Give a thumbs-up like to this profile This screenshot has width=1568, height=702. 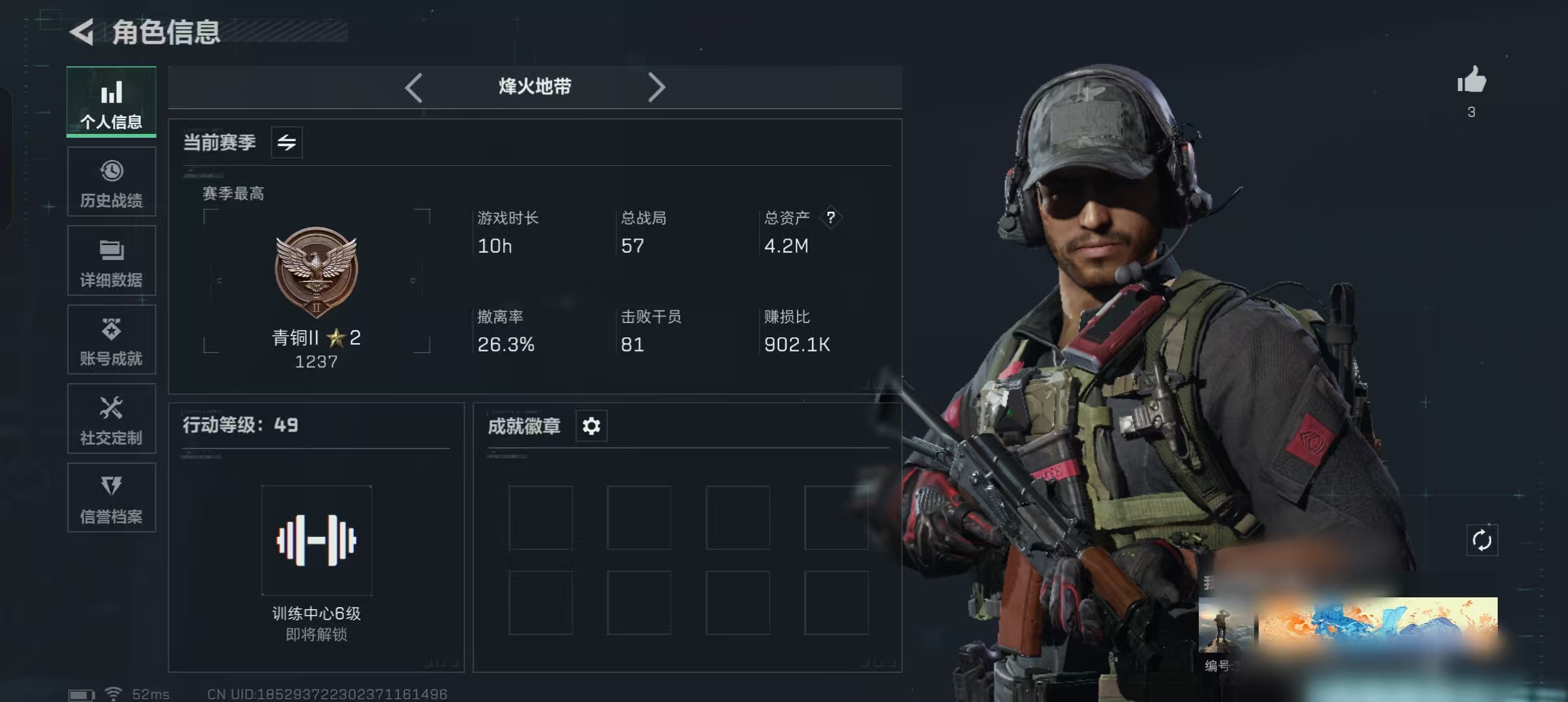pyautogui.click(x=1471, y=81)
